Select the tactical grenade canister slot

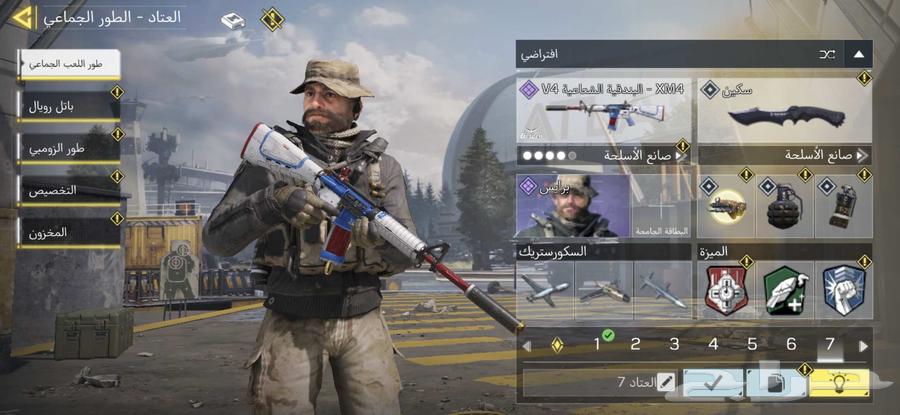(841, 205)
